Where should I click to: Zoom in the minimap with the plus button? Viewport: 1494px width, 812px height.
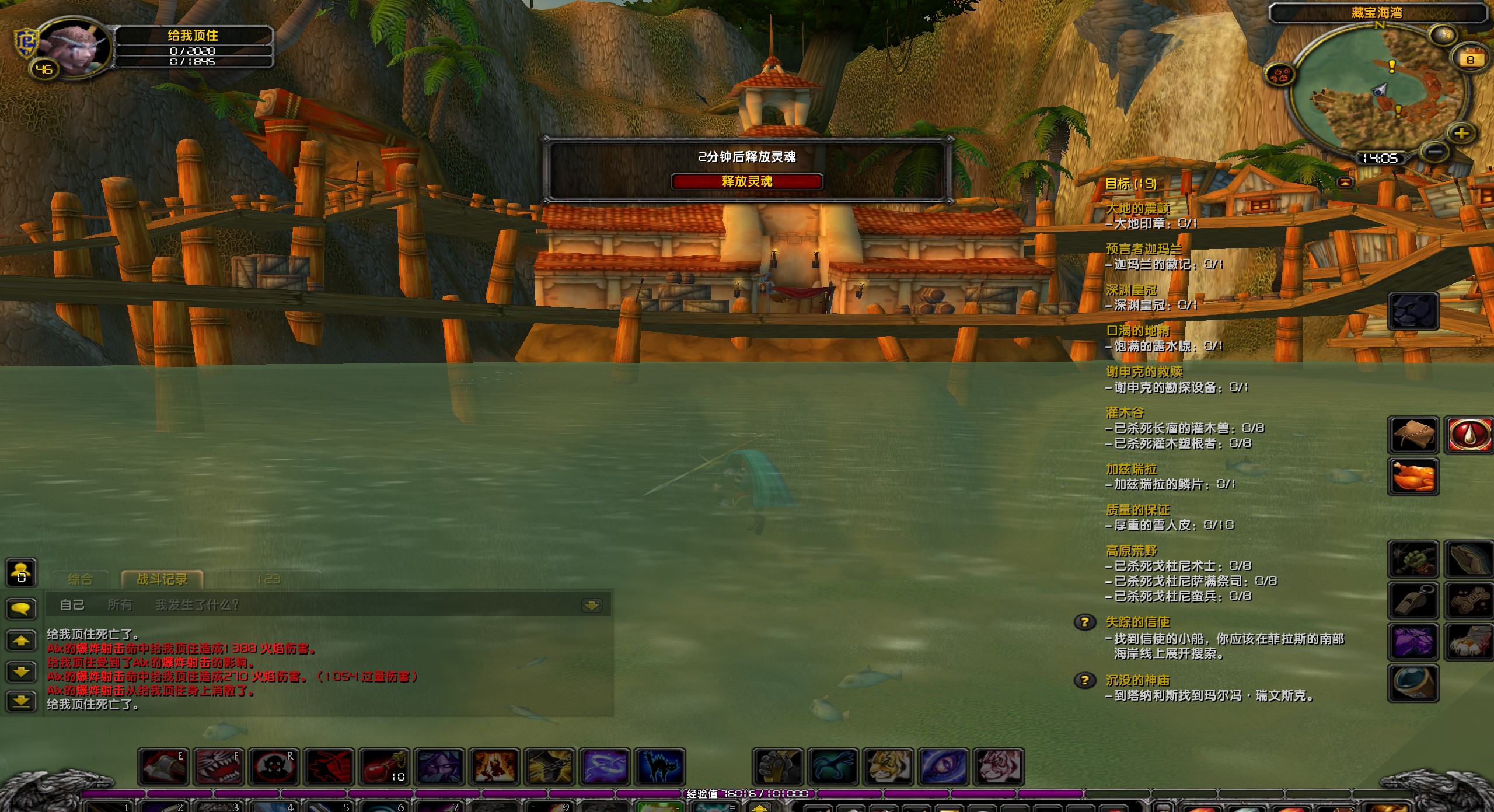pos(1461,134)
